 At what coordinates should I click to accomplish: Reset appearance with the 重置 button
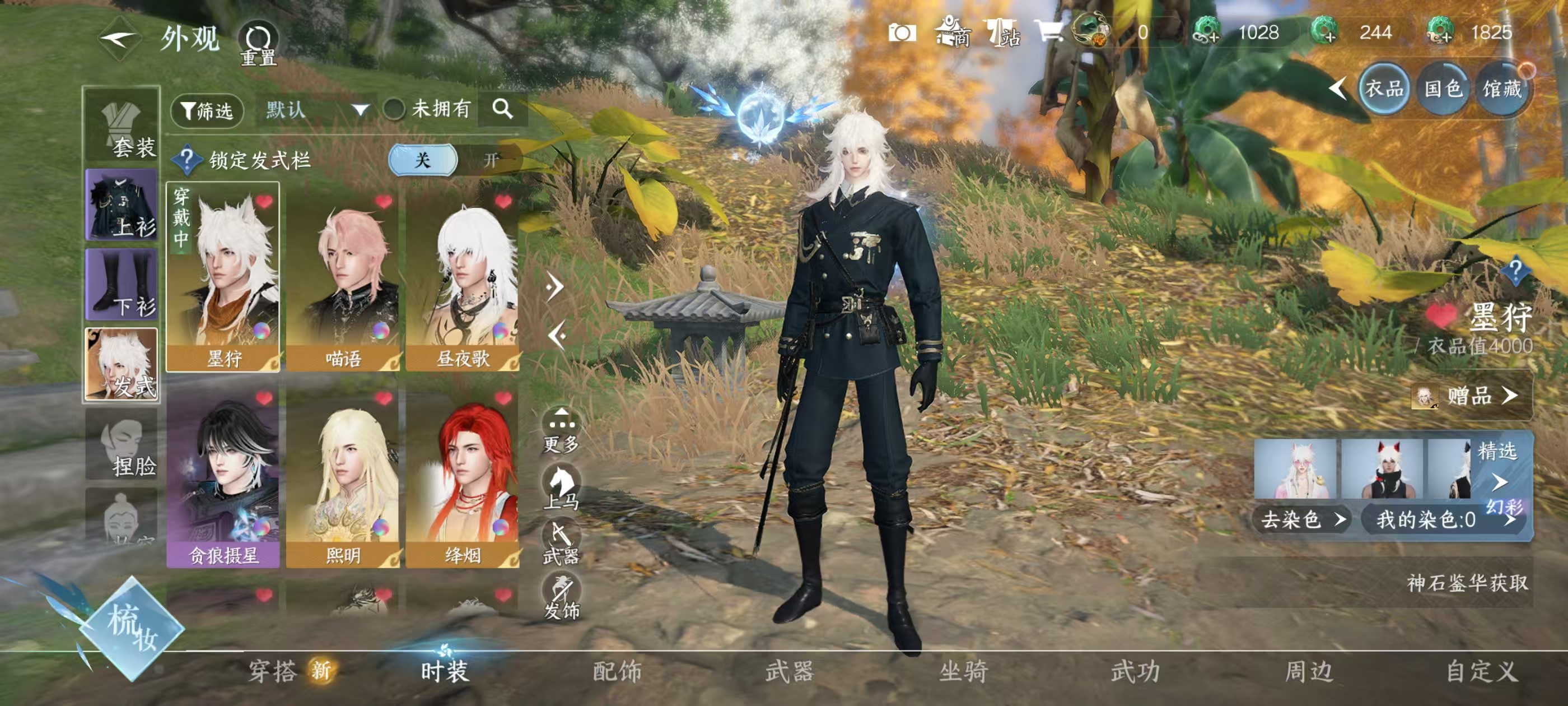click(258, 43)
